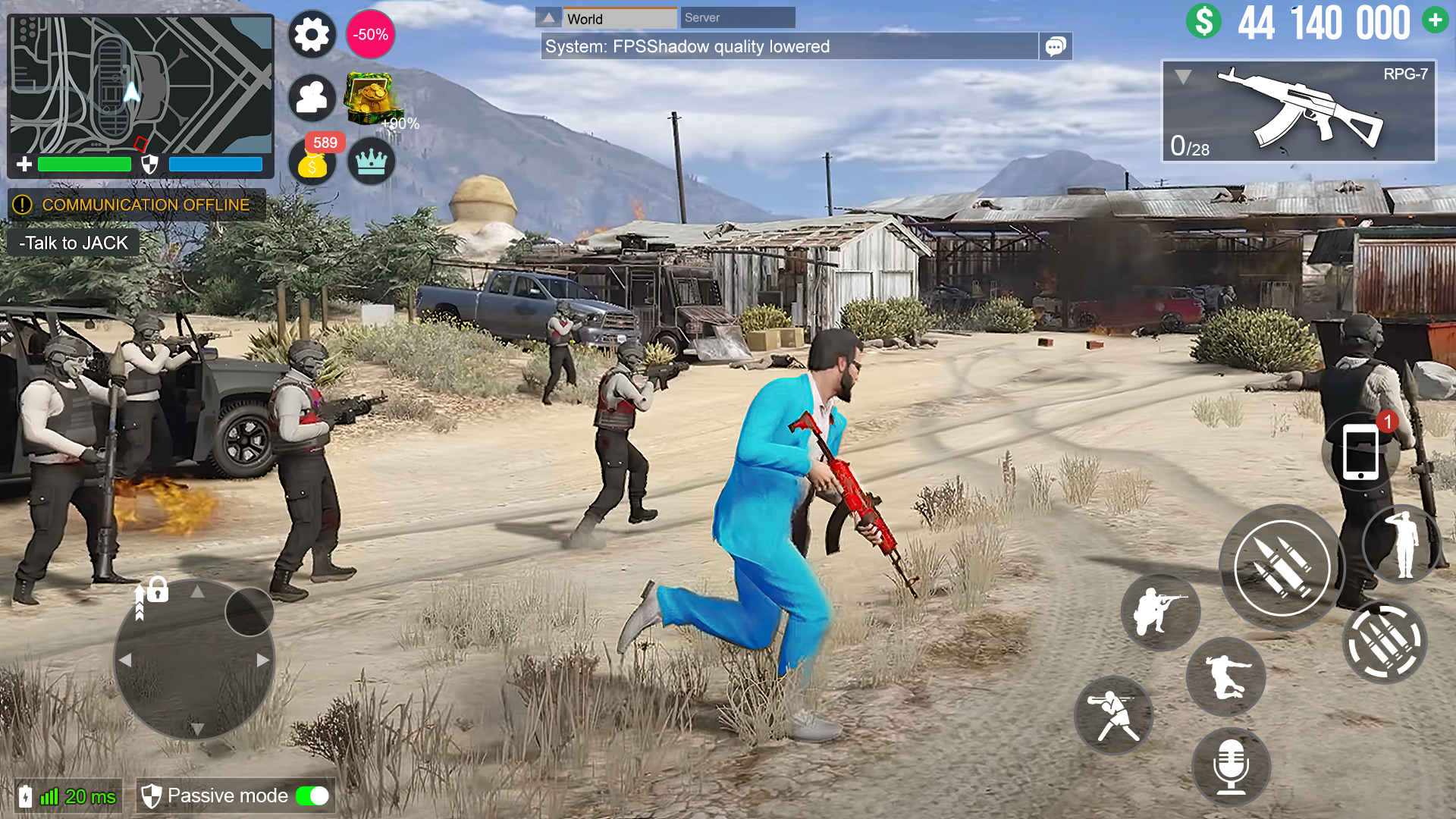Viewport: 1456px width, 819px height.
Task: Collapse the chat with the up arrow
Action: 548,16
